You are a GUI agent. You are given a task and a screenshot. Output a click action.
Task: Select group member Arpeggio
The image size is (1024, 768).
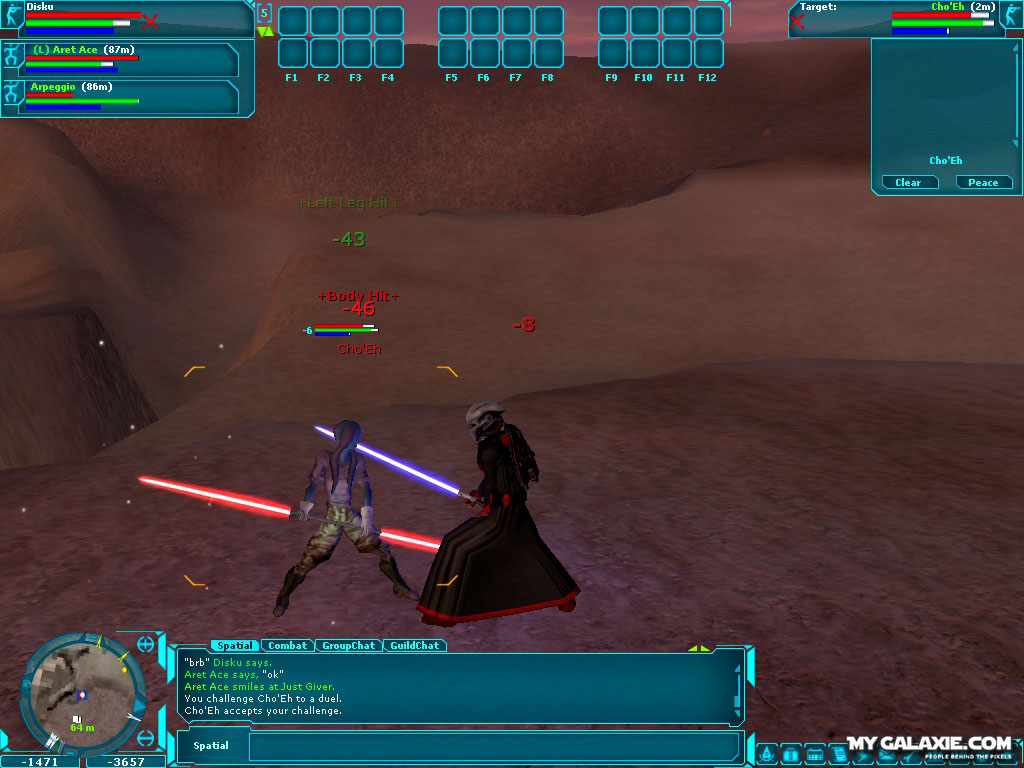pos(120,96)
